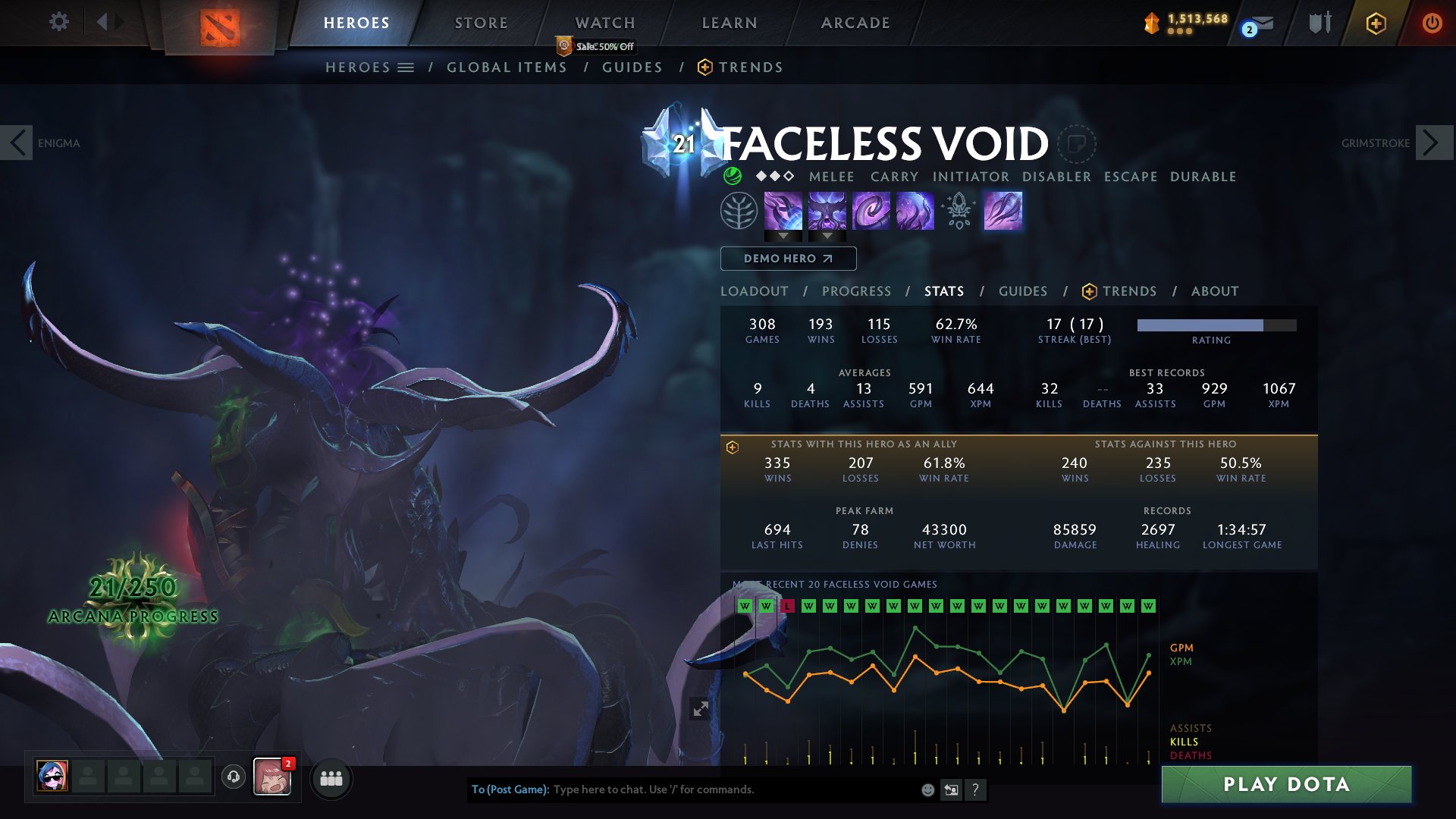The height and width of the screenshot is (819, 1456).
Task: Toggle the chat channel switcher icon
Action: click(x=951, y=789)
